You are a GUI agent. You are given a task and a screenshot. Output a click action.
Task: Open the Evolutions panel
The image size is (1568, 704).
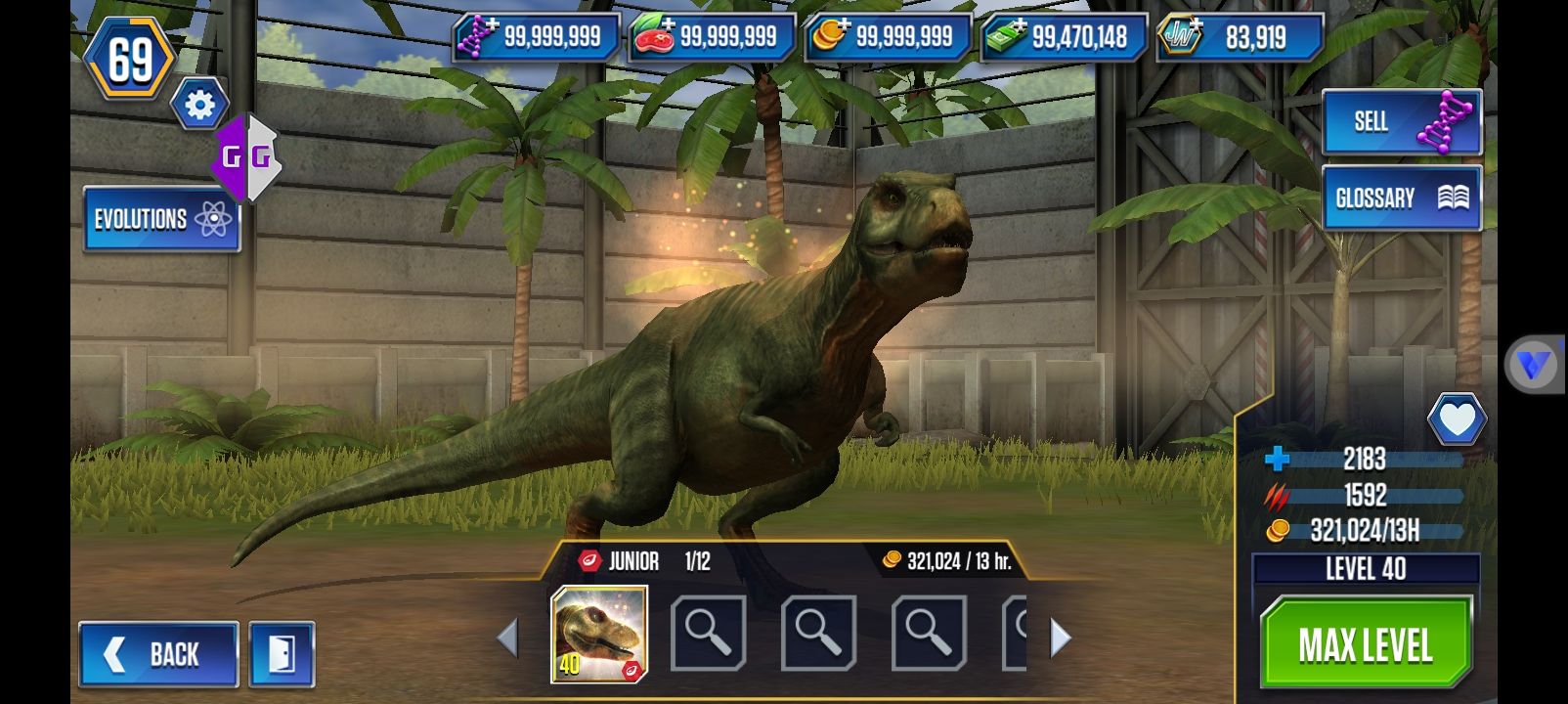(161, 218)
